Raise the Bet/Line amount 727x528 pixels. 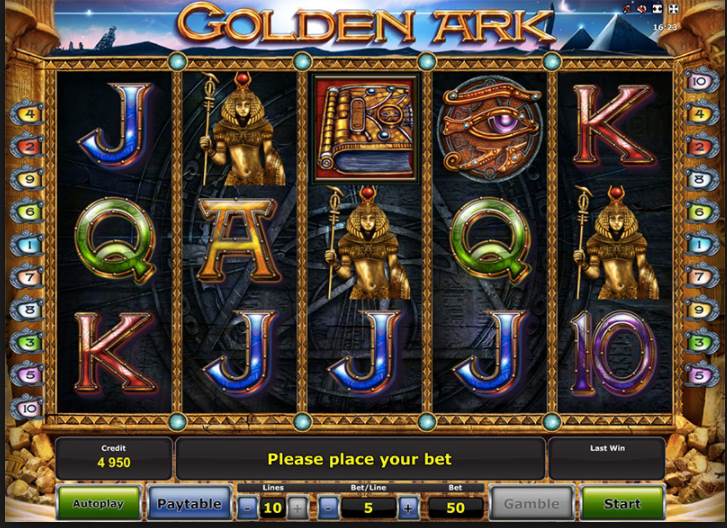[408, 507]
